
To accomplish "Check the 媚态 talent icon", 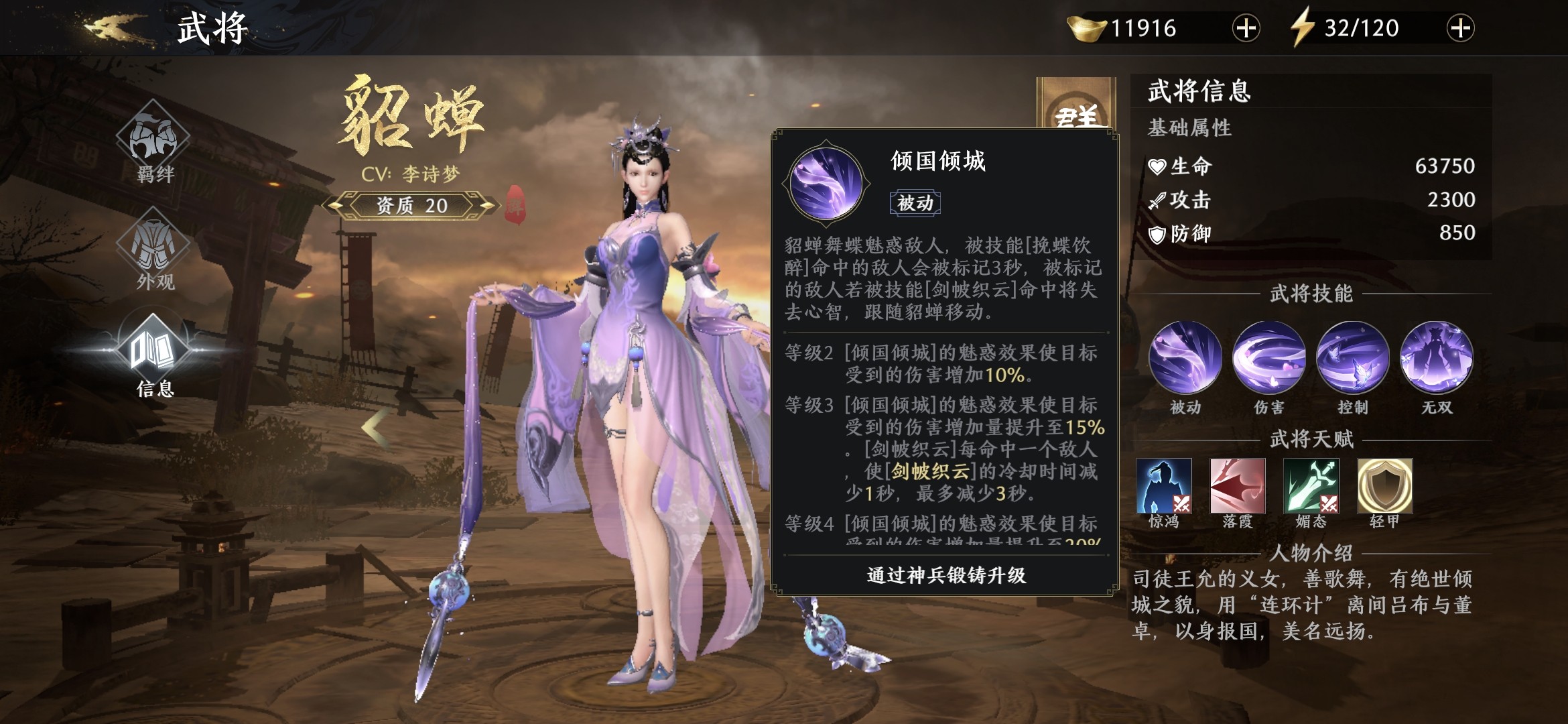I will pos(1311,486).
